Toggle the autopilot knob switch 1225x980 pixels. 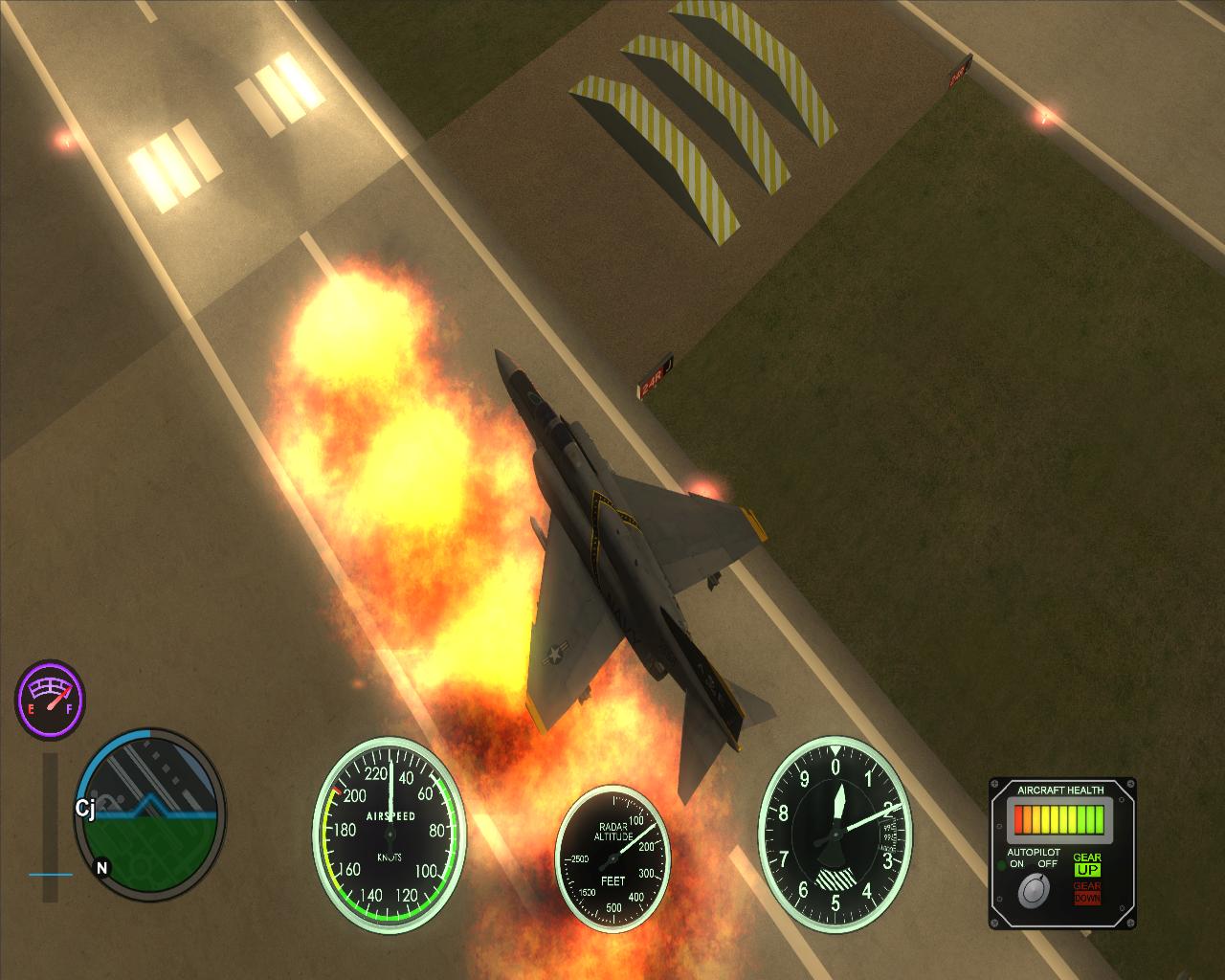1033,892
